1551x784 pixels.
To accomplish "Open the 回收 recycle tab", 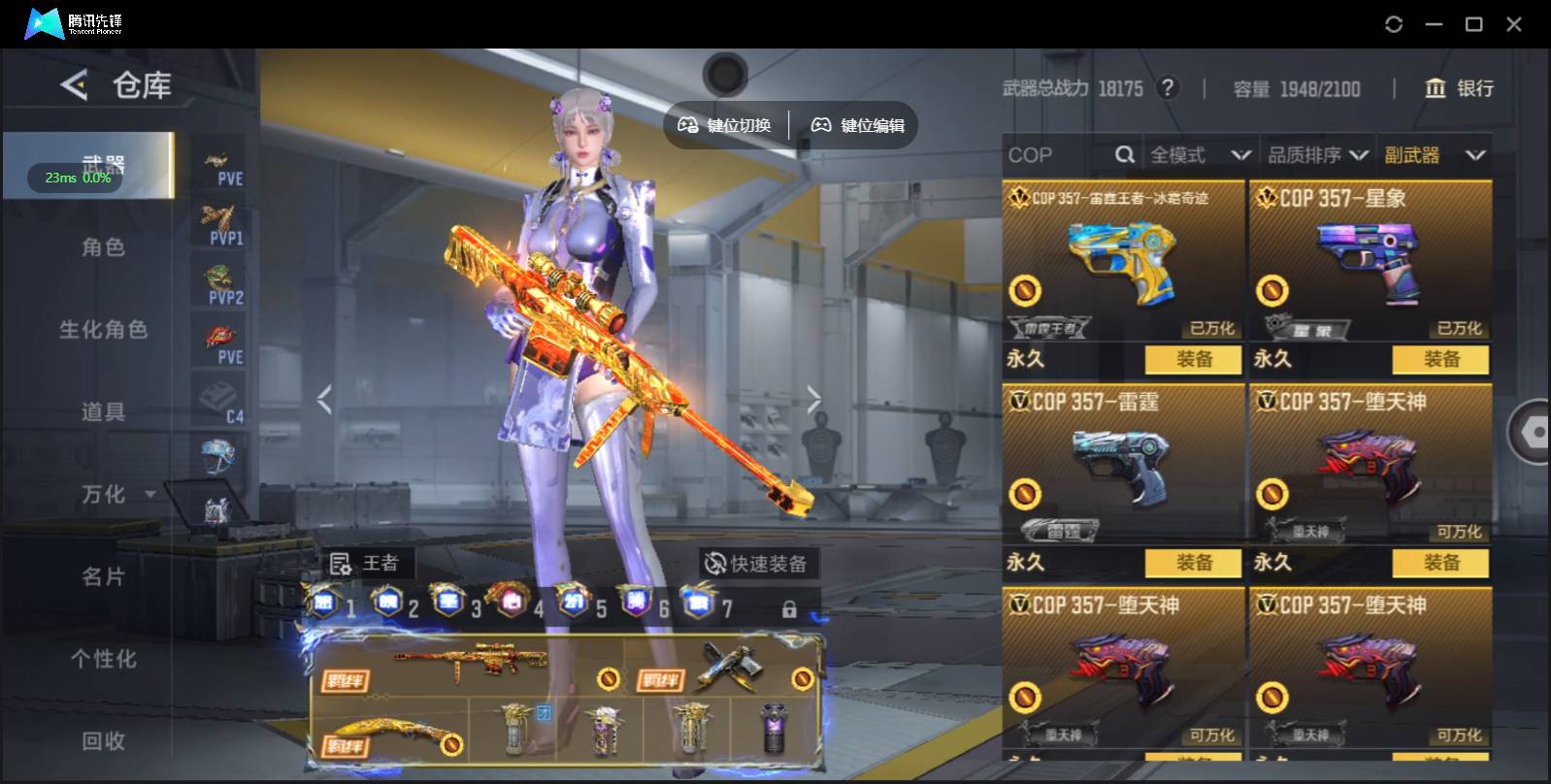I will [x=103, y=741].
